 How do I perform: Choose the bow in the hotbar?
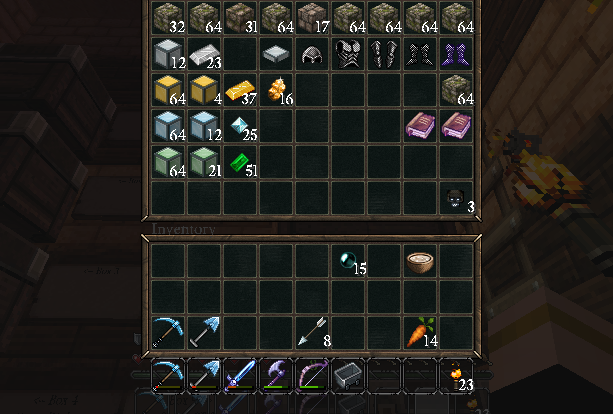[x=312, y=376]
